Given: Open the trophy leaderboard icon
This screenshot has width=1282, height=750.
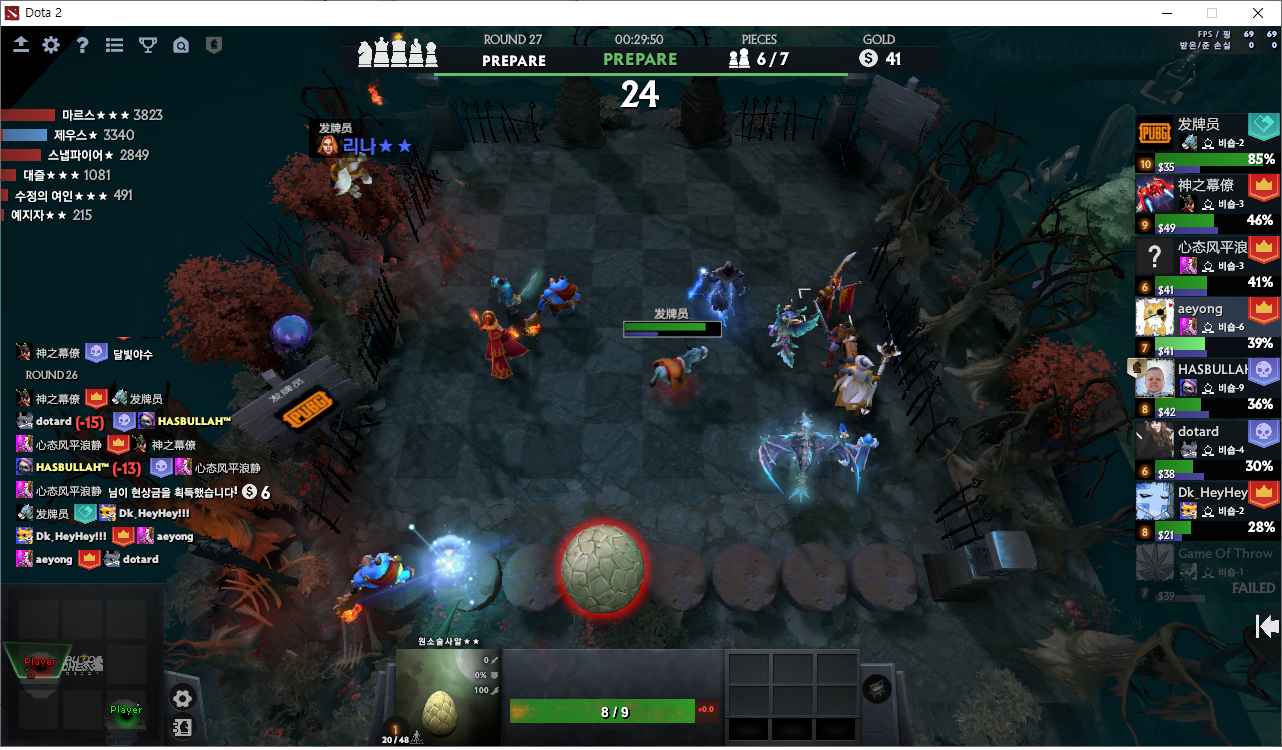Looking at the screenshot, I should click(148, 45).
